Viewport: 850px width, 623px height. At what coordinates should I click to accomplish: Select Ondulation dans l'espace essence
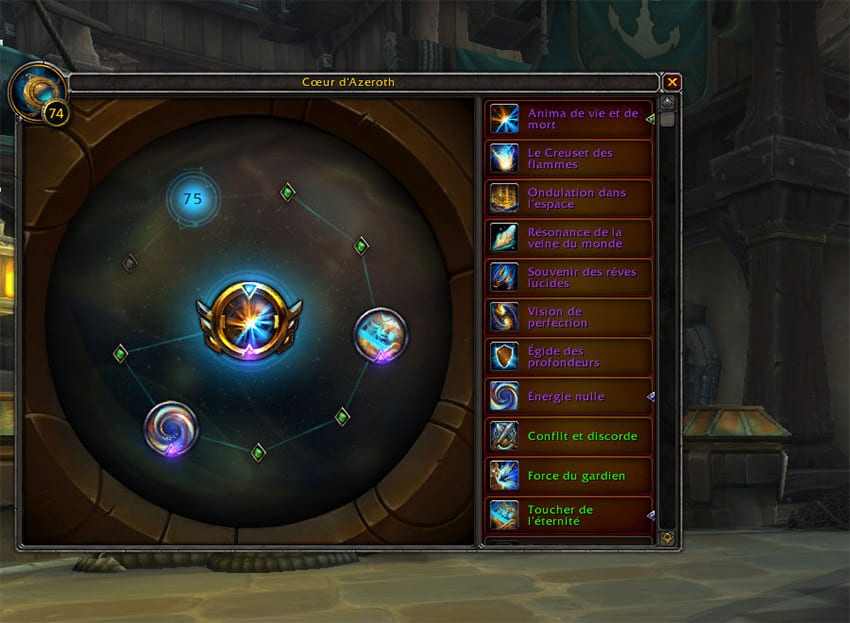point(569,198)
